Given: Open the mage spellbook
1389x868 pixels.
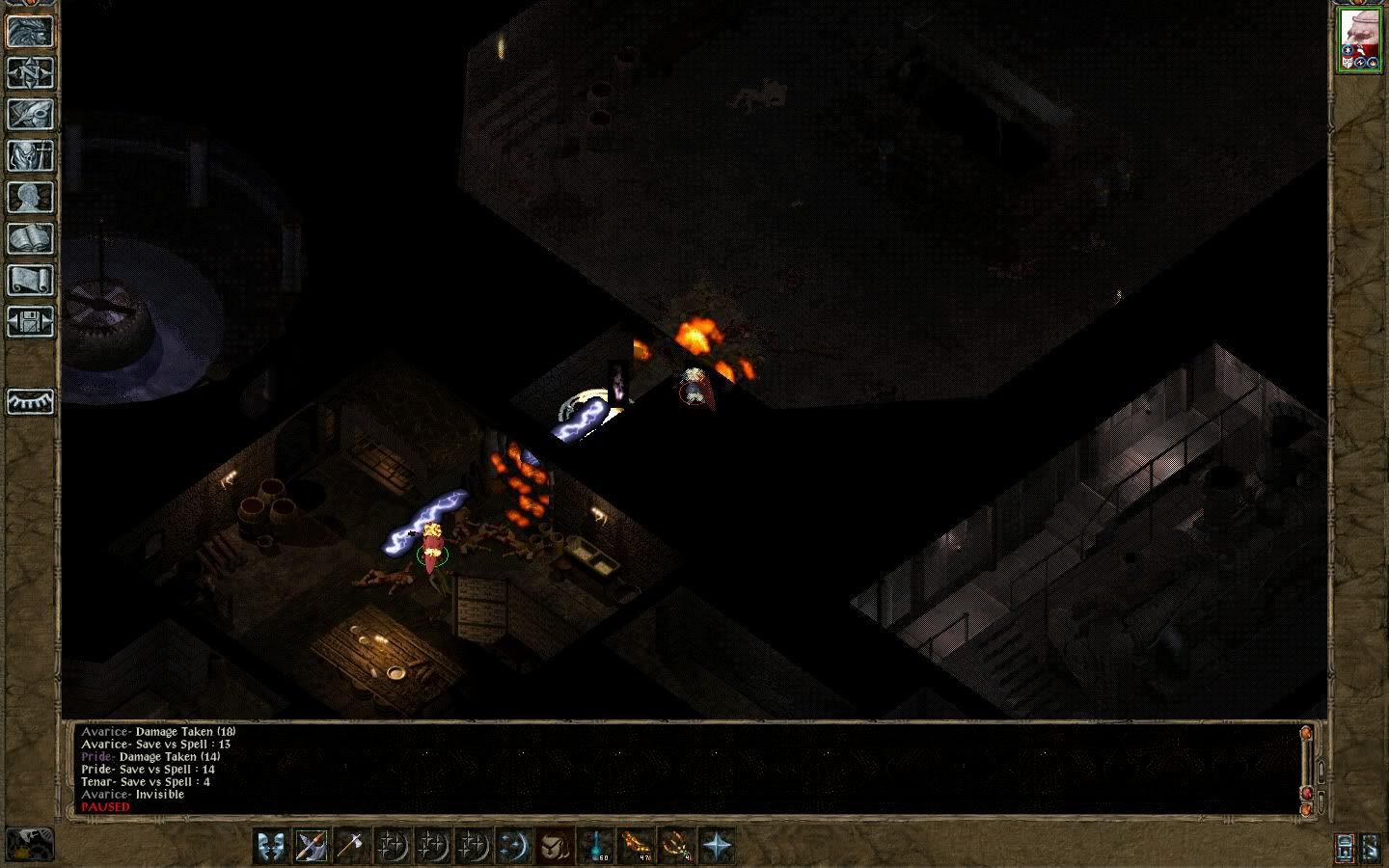Looking at the screenshot, I should click(30, 238).
